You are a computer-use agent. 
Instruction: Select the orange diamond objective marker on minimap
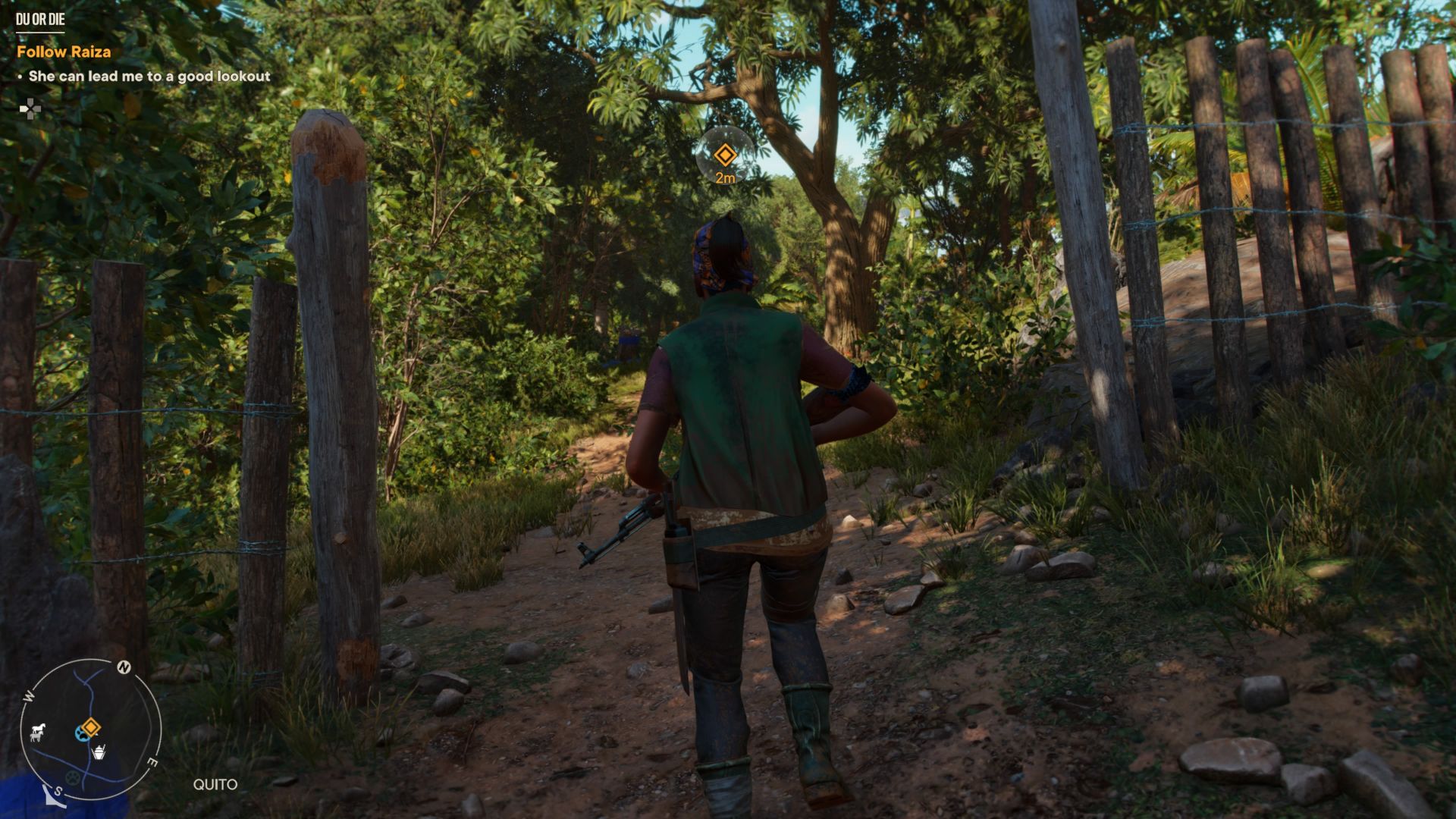click(92, 726)
